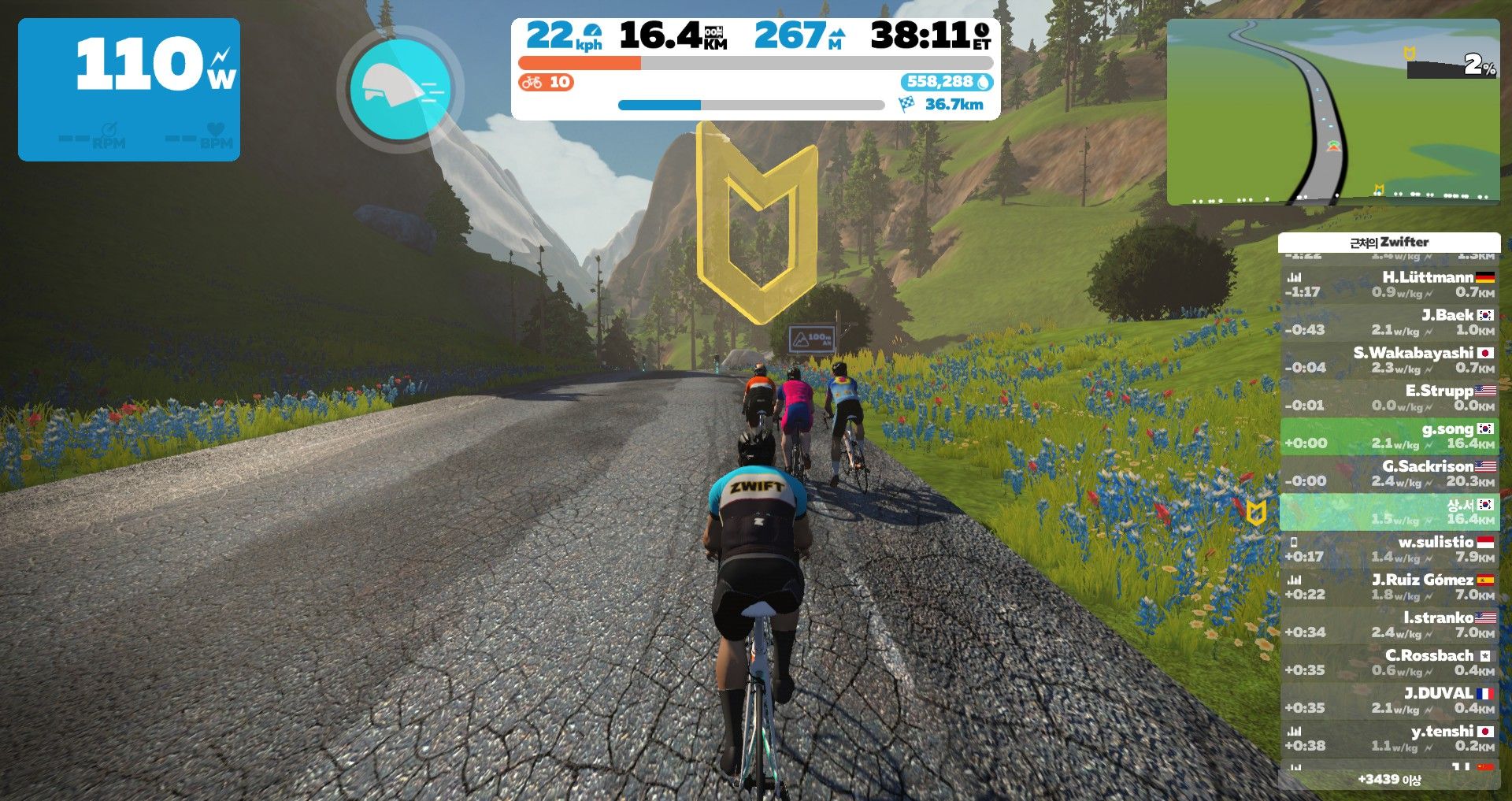
Task: Pick J.Ruiz Gómez in the rider list
Action: pos(1389,587)
